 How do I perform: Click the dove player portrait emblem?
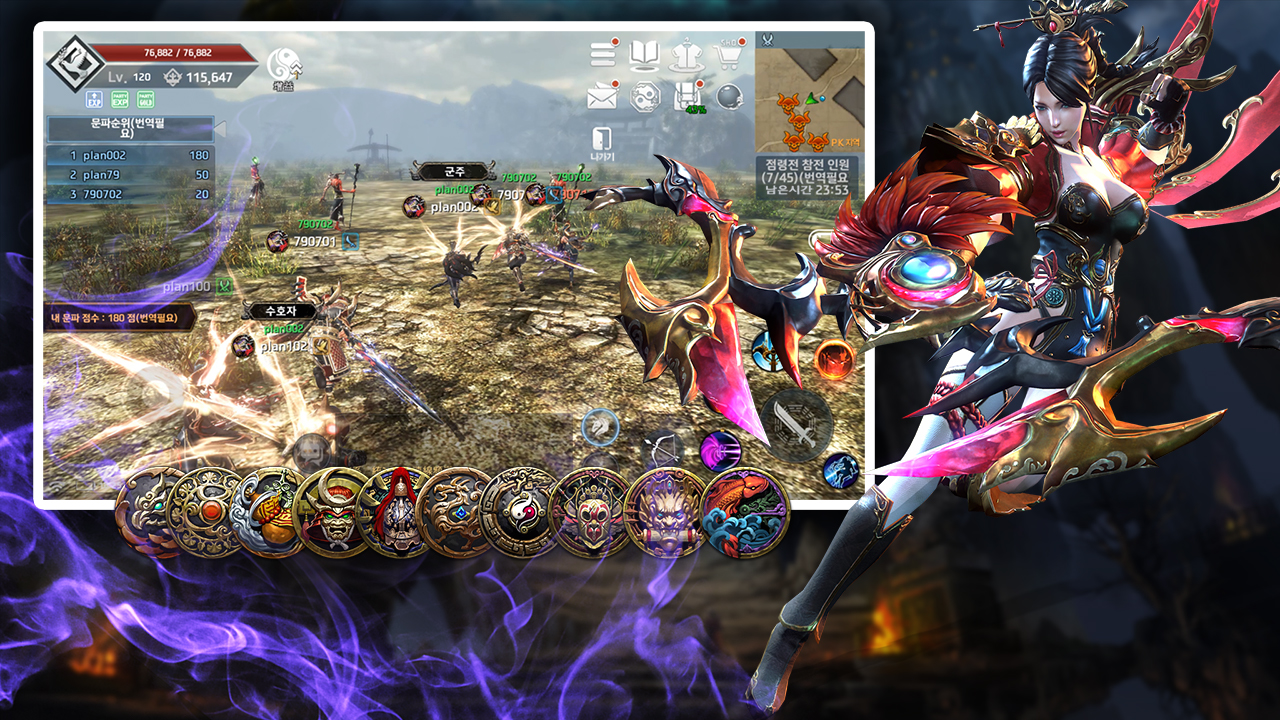70,61
